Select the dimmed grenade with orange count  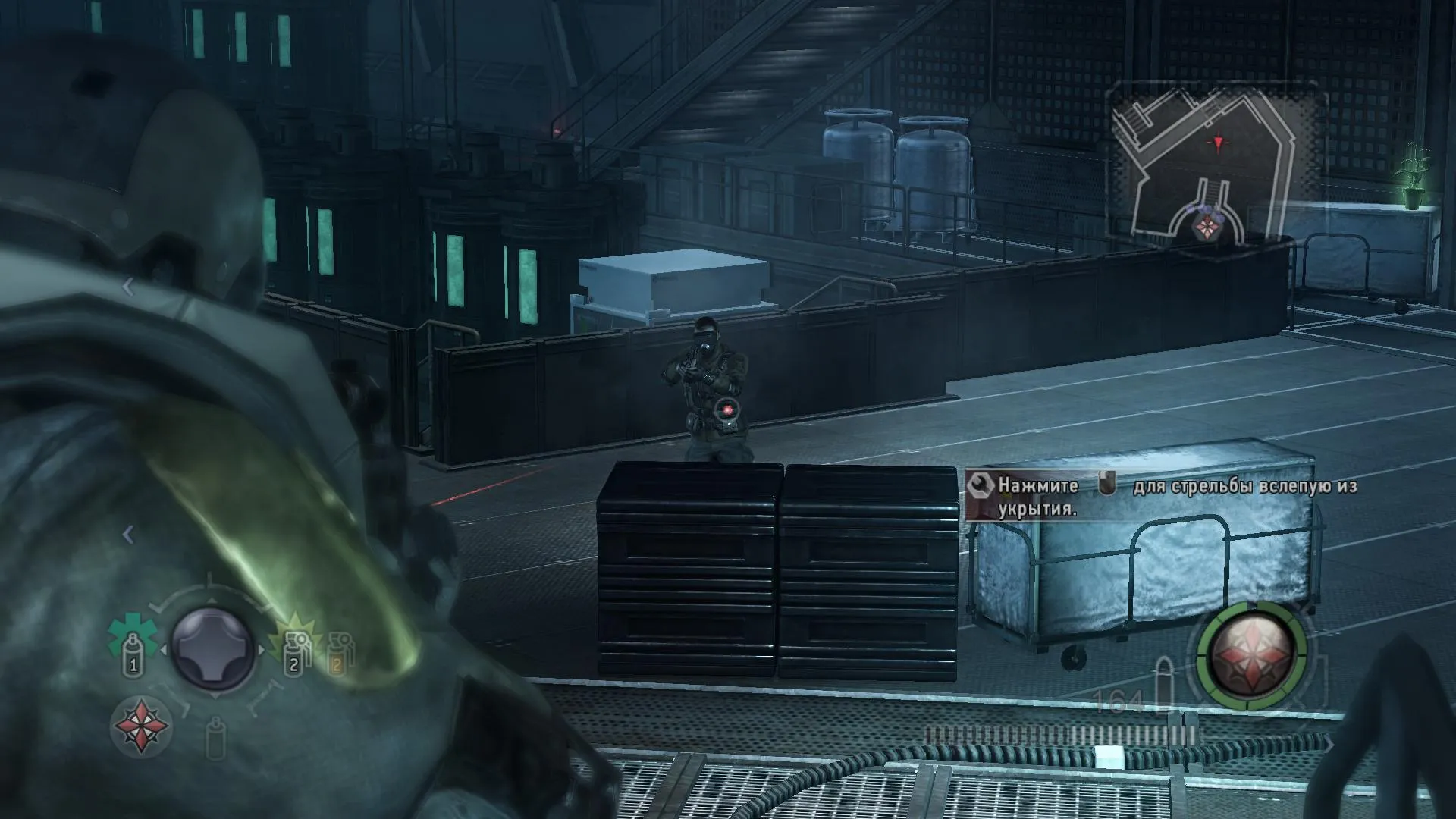click(339, 654)
